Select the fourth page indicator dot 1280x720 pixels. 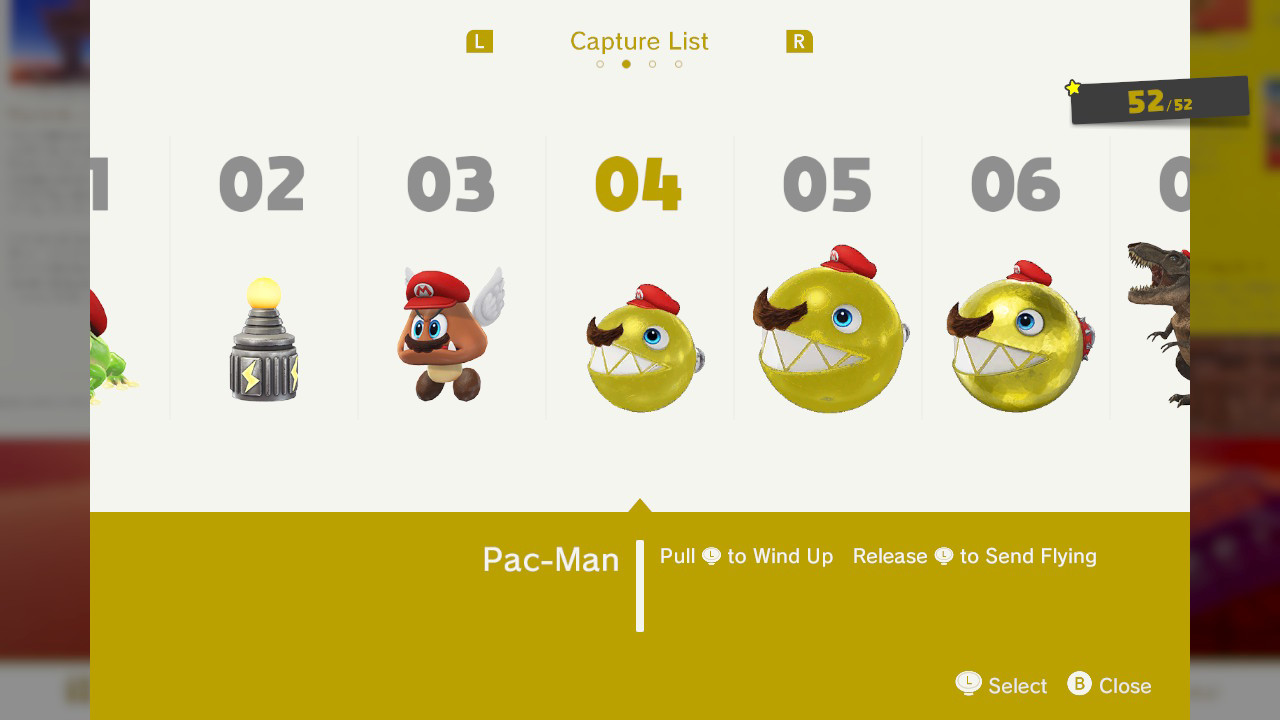tap(678, 63)
